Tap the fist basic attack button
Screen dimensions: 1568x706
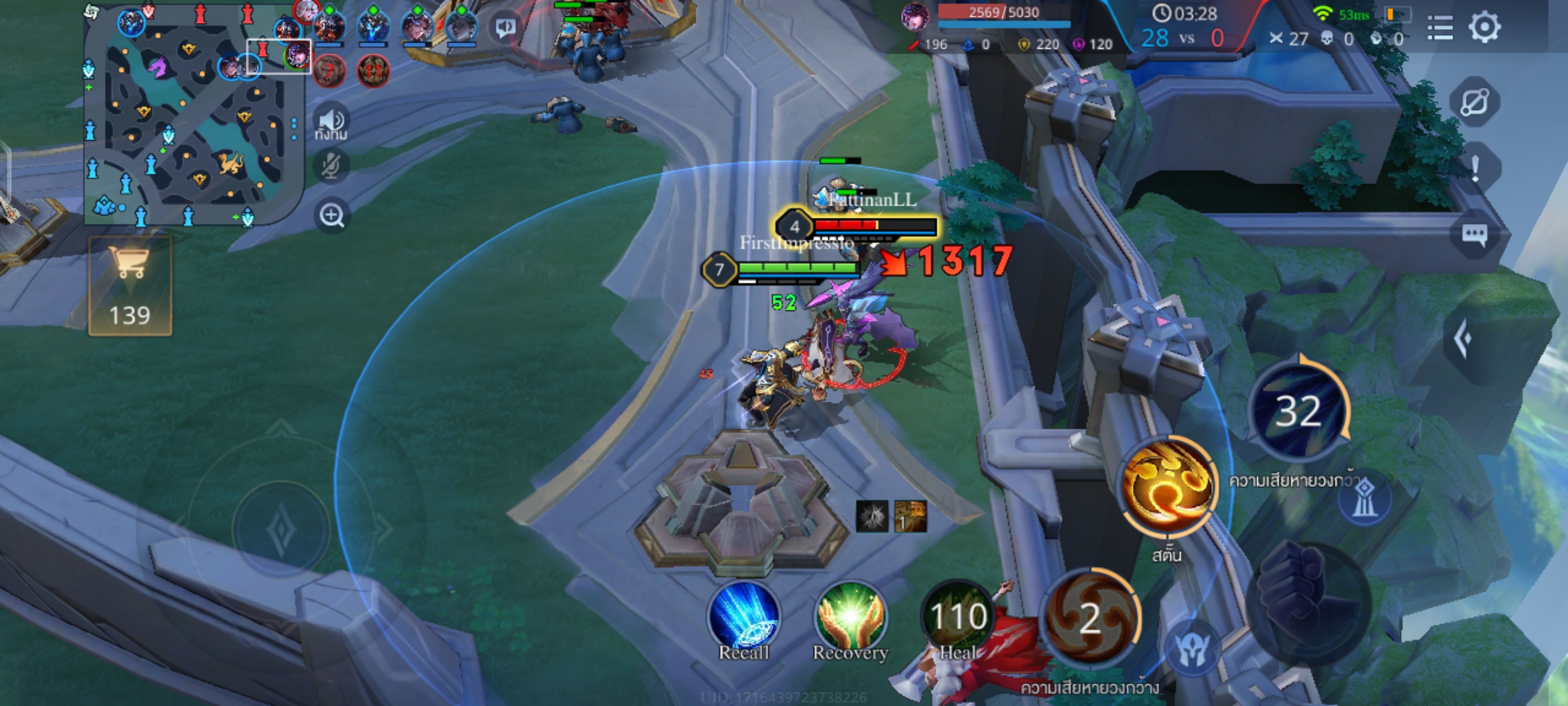click(x=1308, y=600)
